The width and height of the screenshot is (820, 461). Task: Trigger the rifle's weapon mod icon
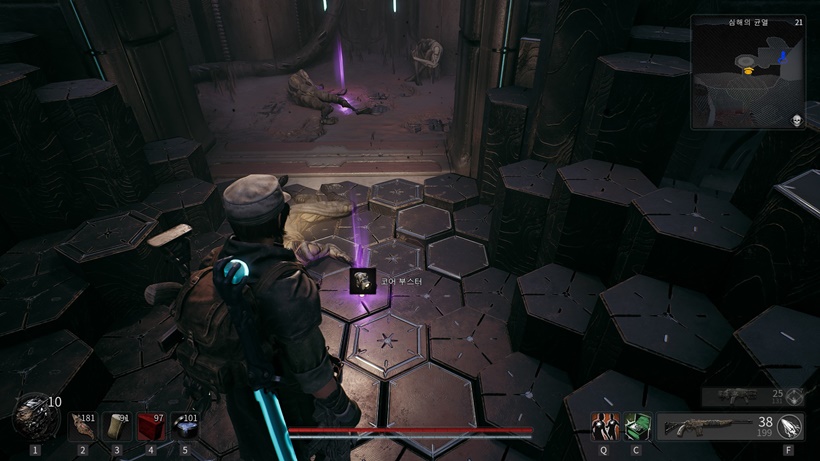(x=790, y=427)
